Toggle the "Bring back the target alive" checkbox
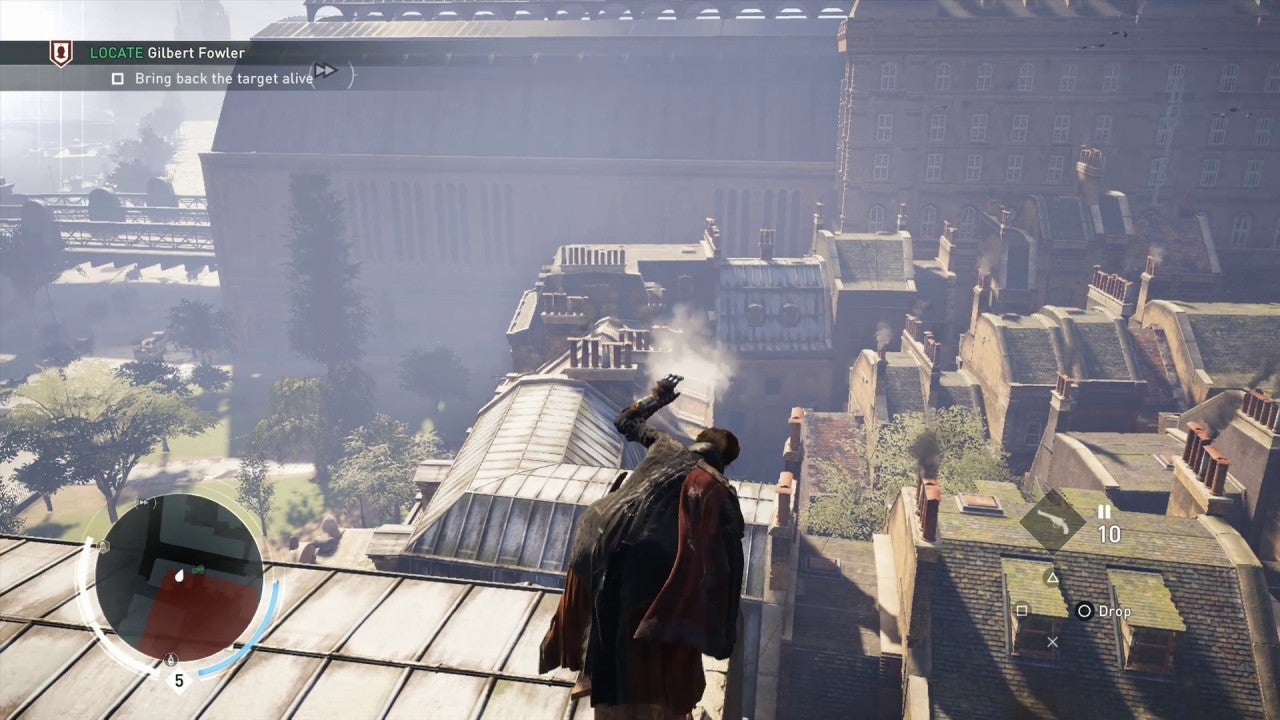1280x720 pixels. pyautogui.click(x=118, y=78)
